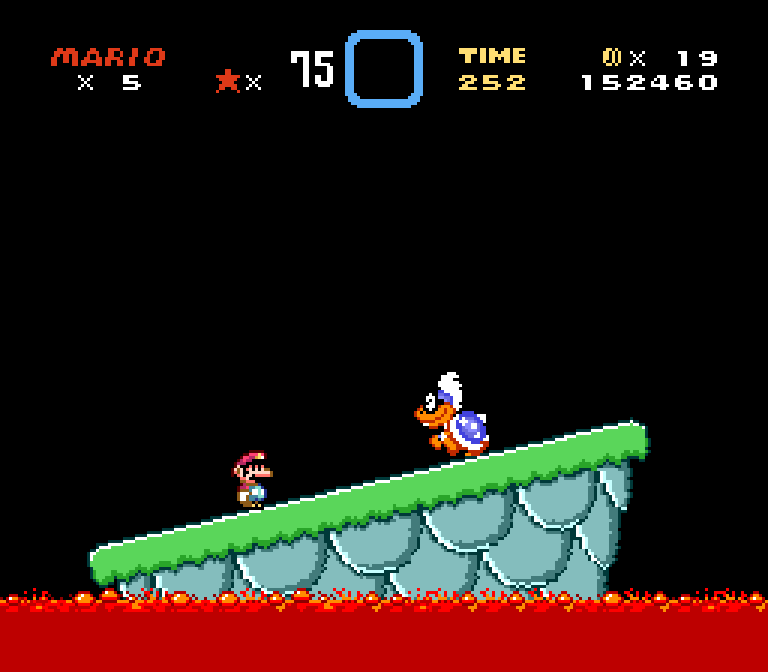Click the gold coin icon
Screen dimensions: 768x672
612,57
